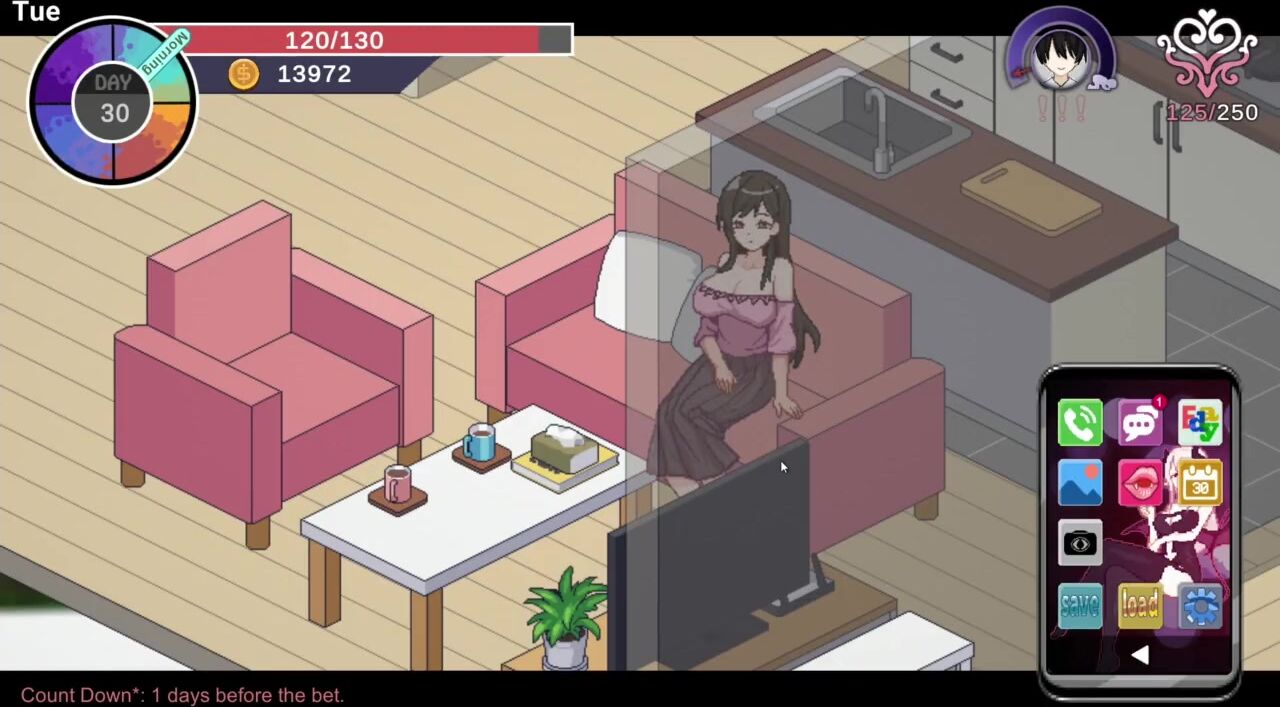The image size is (1280, 707).
Task: Choose the load button on the phone
Action: (1140, 605)
